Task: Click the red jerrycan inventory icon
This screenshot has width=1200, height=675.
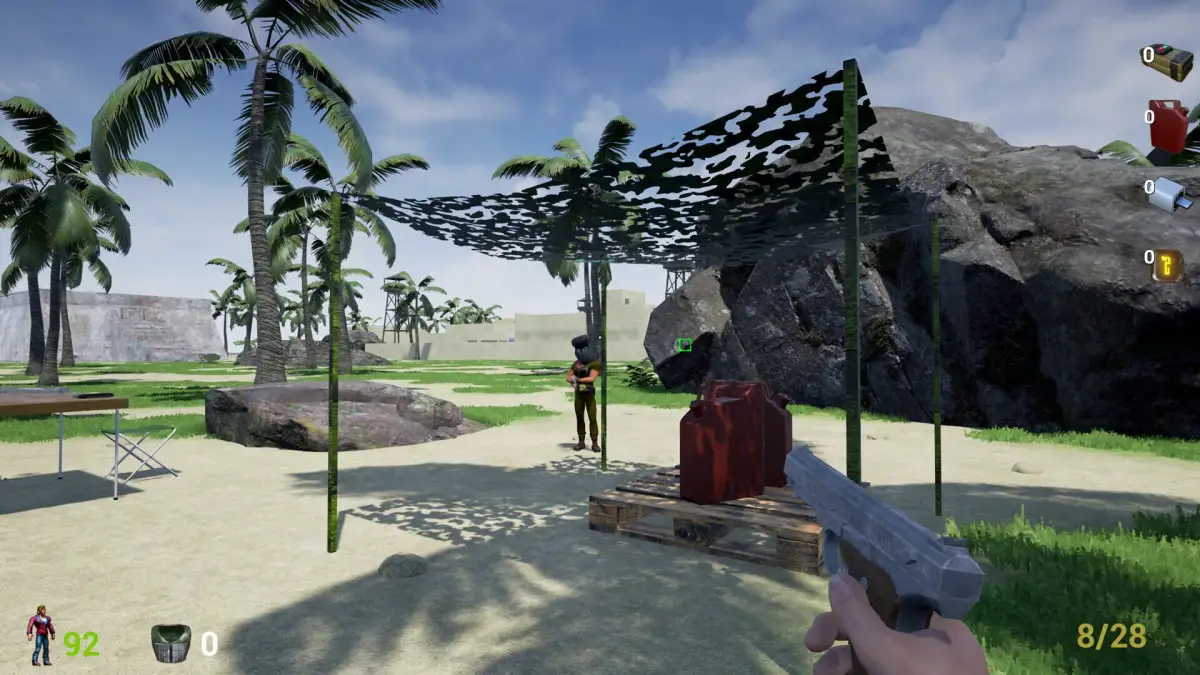Action: [x=1169, y=125]
